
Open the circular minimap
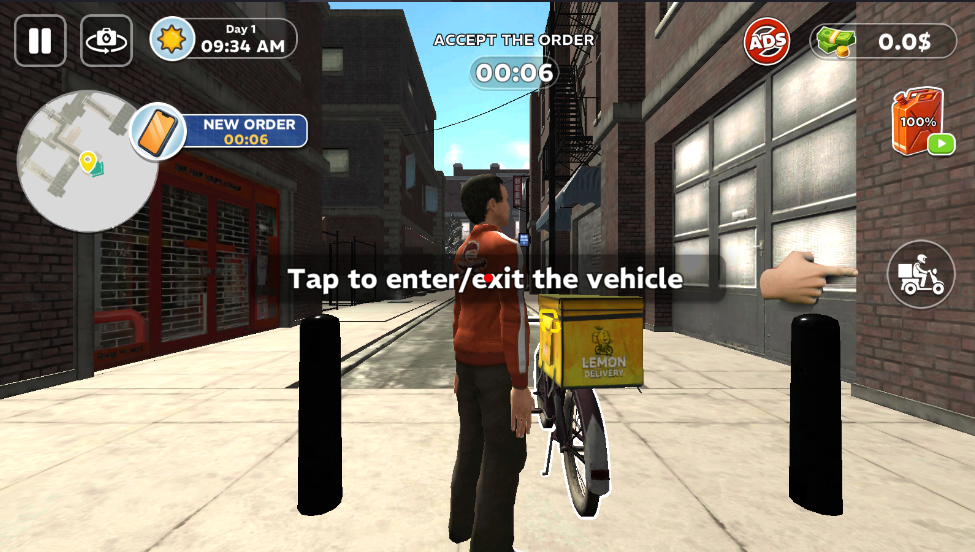click(x=87, y=161)
